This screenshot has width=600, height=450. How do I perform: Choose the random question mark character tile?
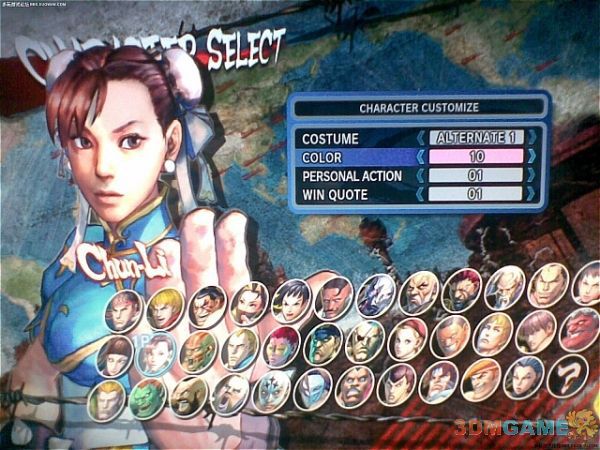(569, 377)
